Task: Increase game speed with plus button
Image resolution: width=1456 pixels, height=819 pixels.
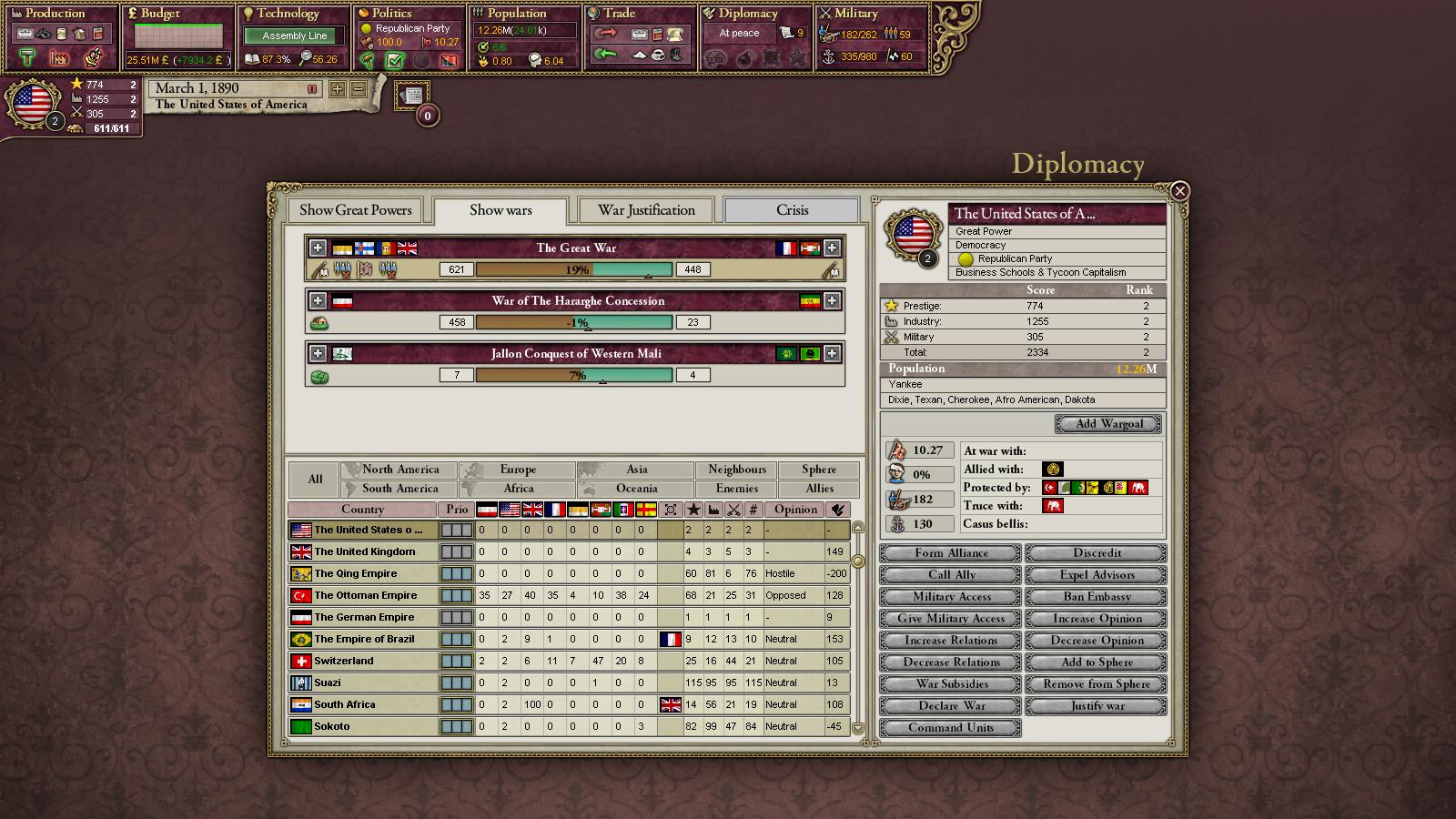Action: (338, 89)
